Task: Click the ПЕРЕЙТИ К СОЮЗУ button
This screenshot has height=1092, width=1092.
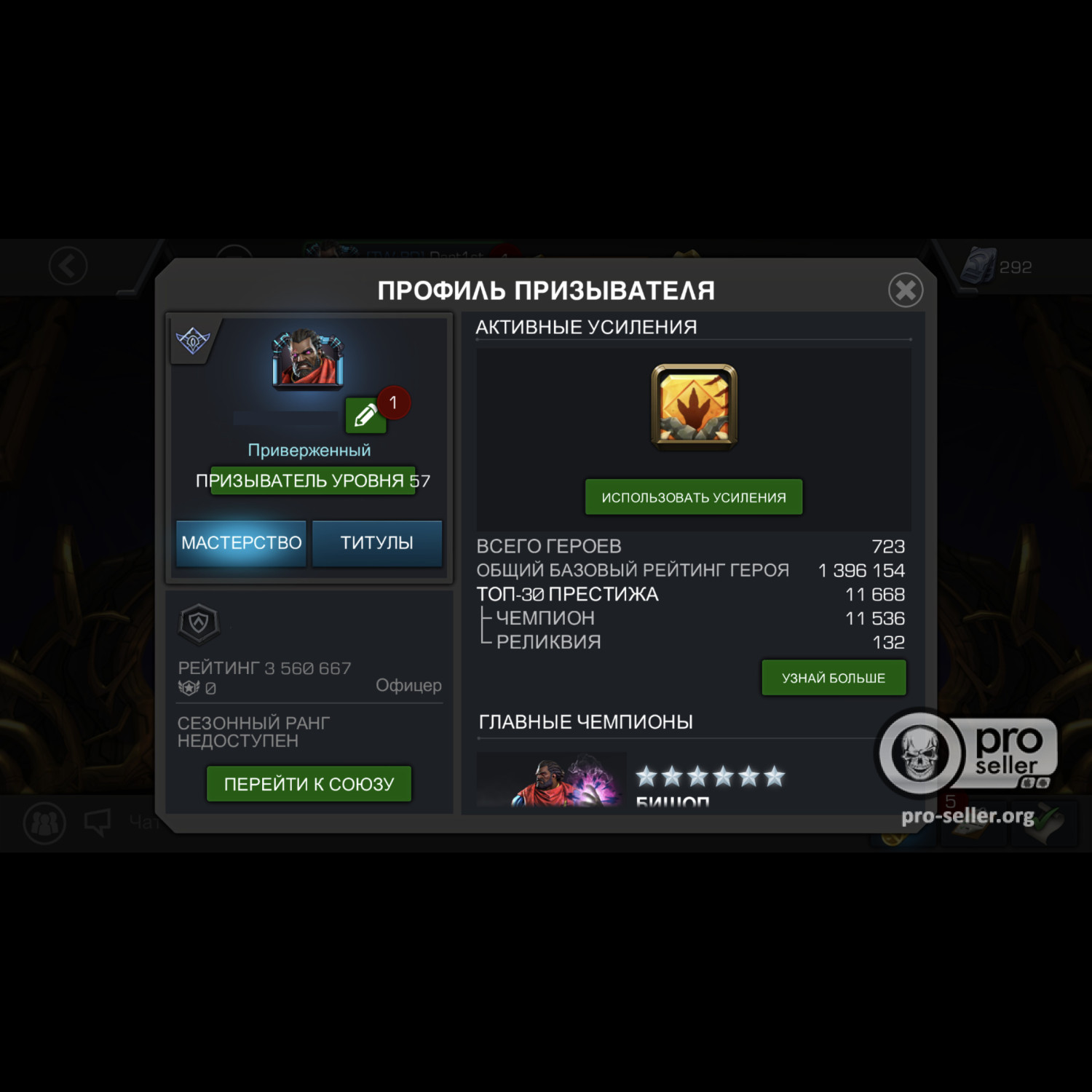Action: point(309,783)
